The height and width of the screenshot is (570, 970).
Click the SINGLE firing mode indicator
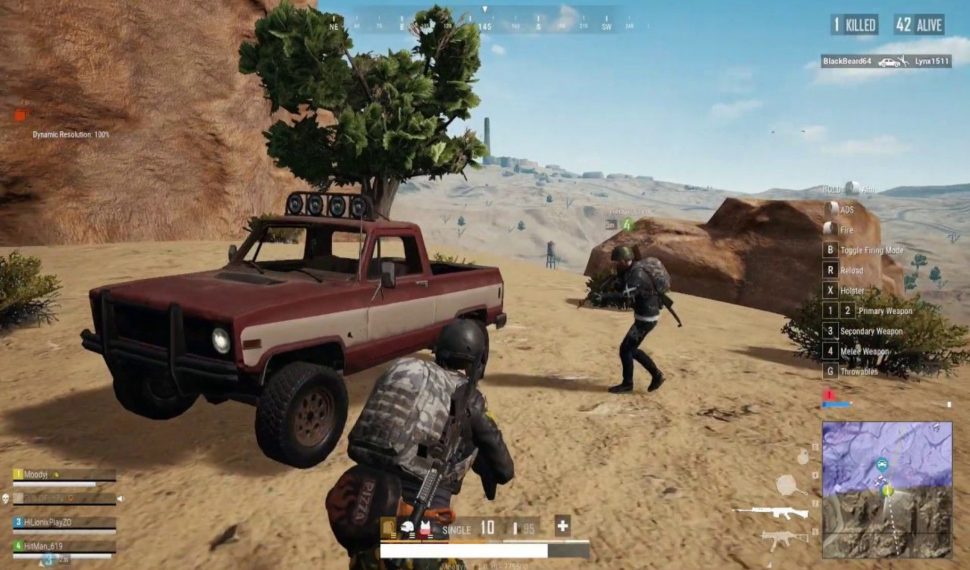pos(456,529)
